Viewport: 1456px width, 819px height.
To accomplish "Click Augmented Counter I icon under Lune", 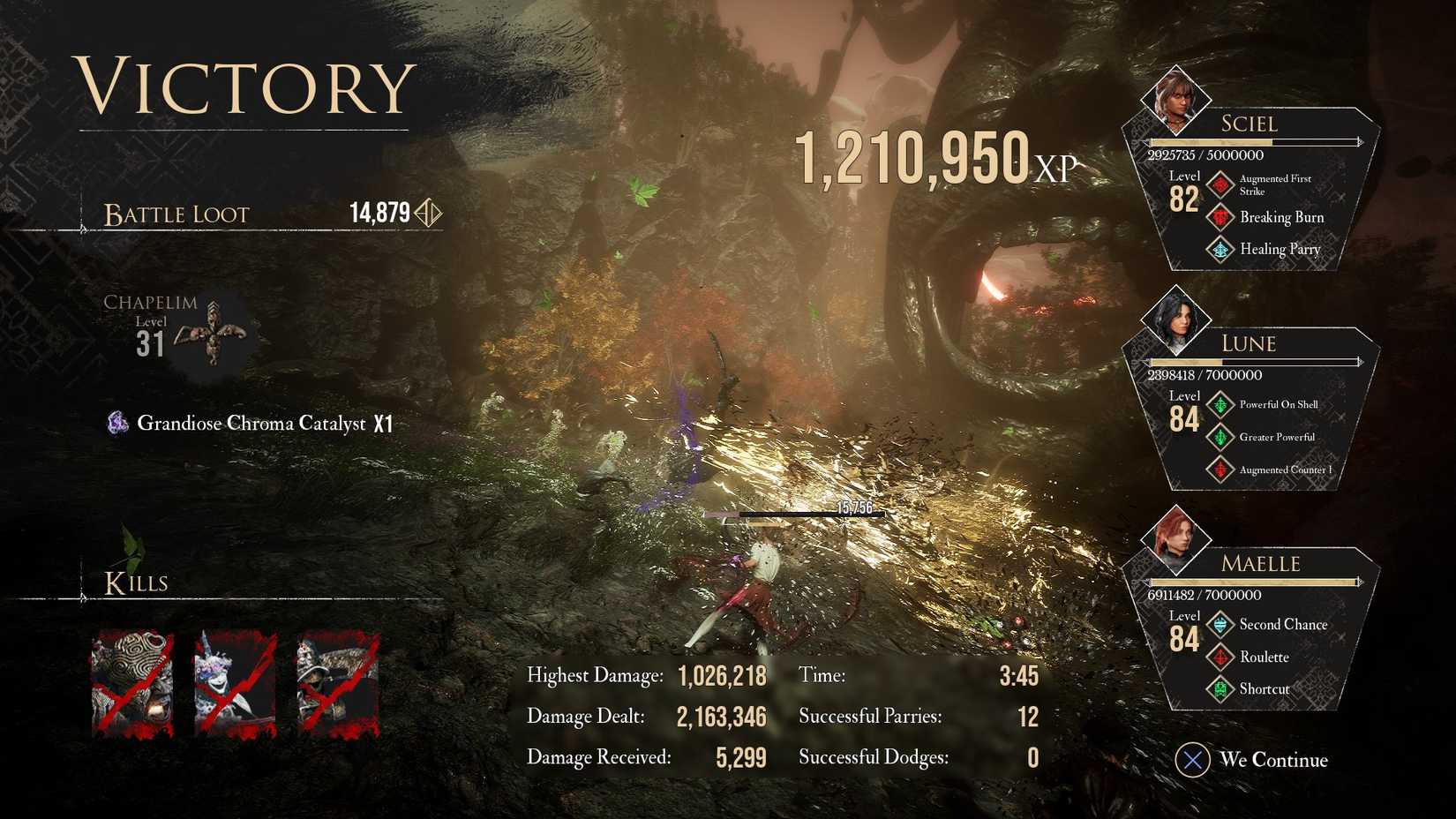I will point(1220,469).
